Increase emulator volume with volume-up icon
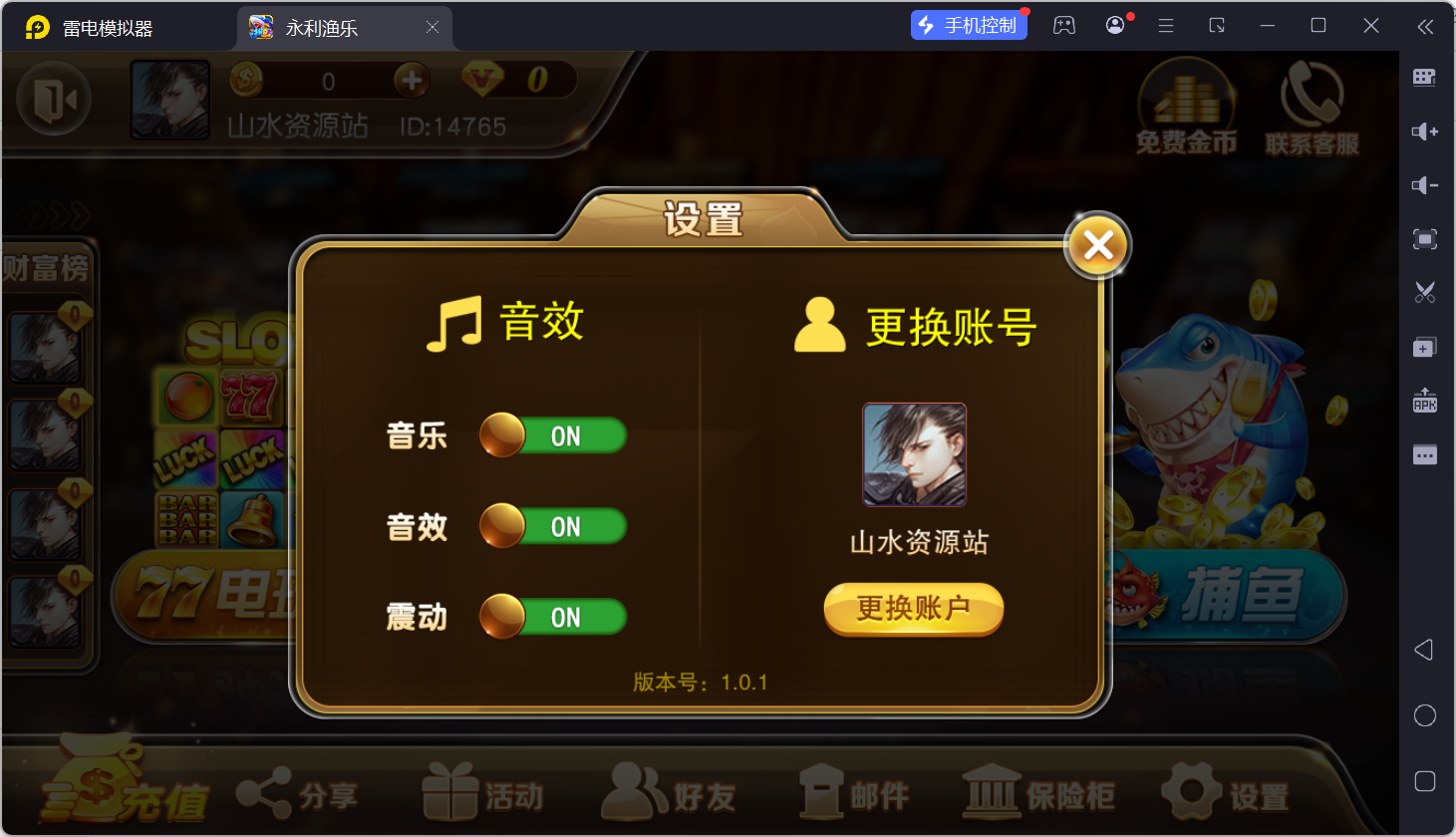1456x837 pixels. coord(1424,131)
